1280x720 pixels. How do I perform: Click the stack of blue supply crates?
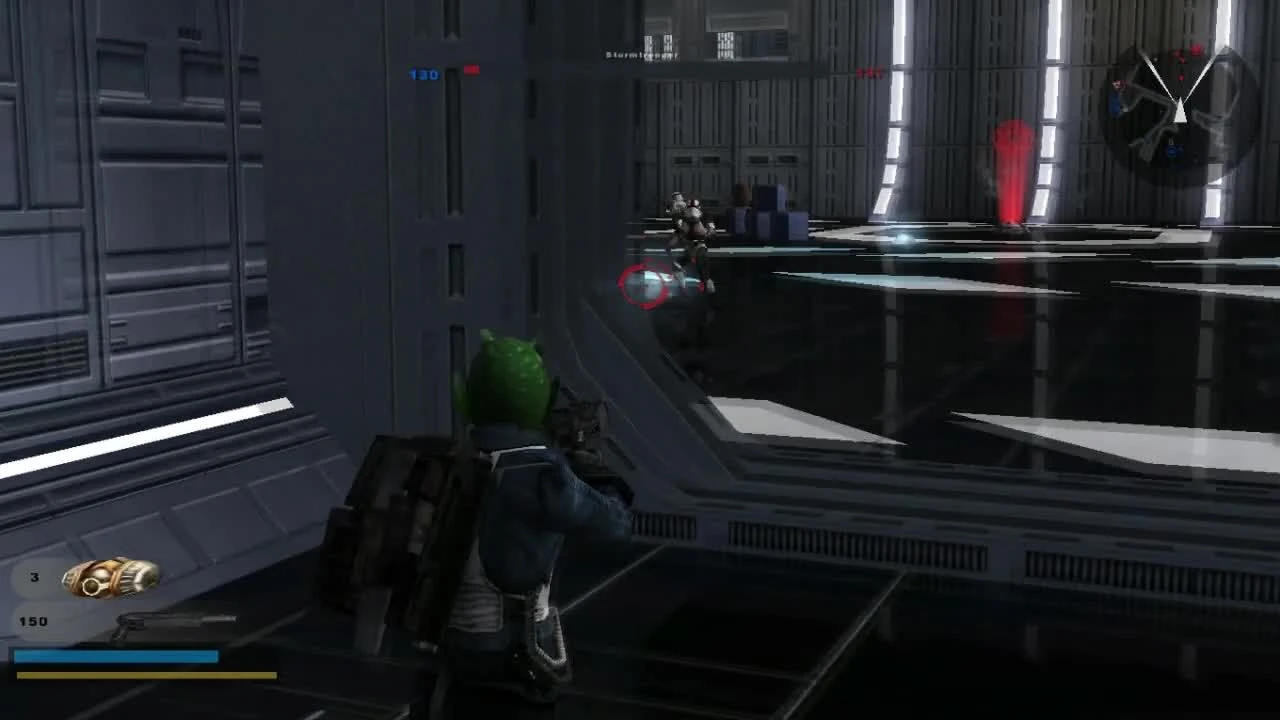[x=770, y=212]
